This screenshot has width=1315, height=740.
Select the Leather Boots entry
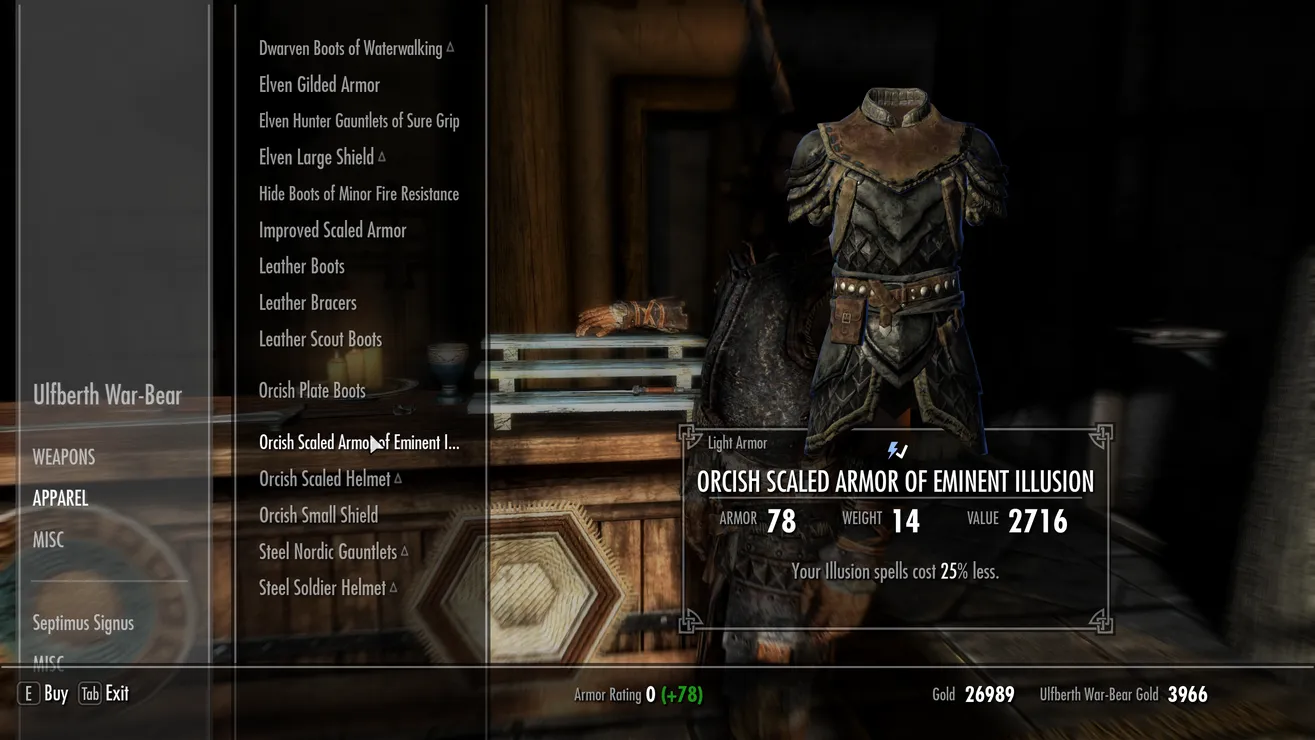pyautogui.click(x=301, y=266)
